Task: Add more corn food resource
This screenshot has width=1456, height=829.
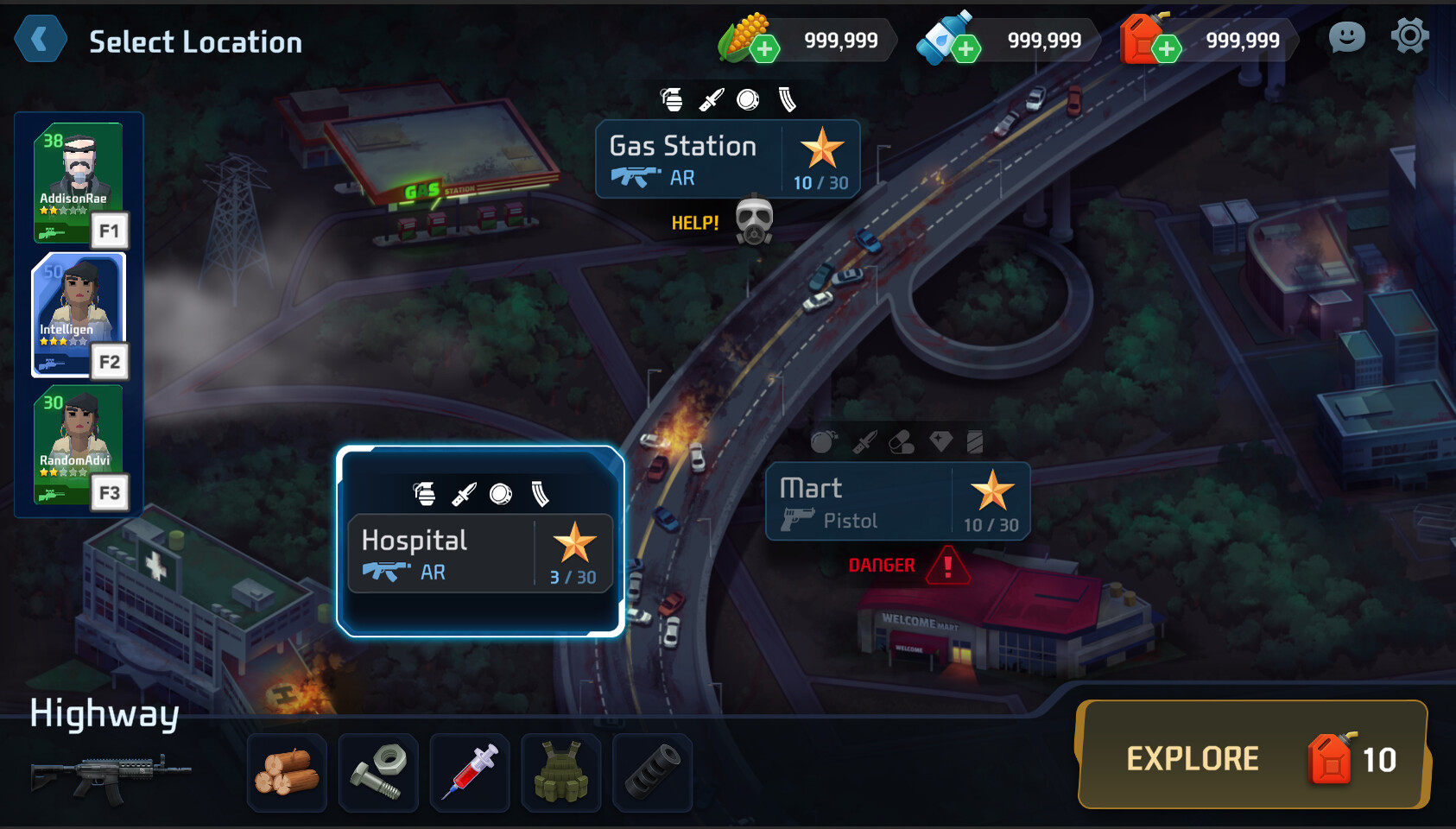Action: tap(764, 48)
